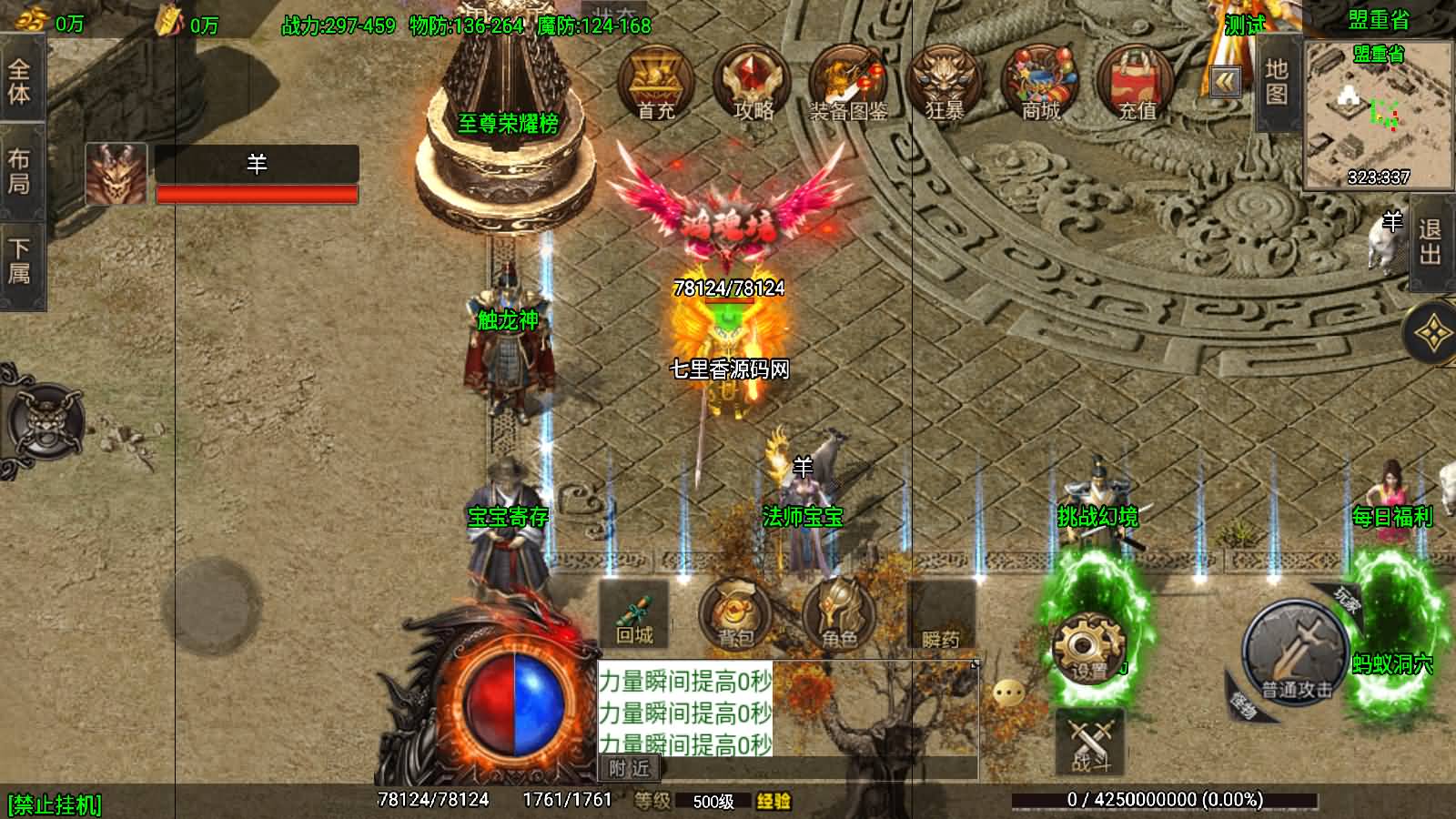Select the 全体 side tab

[19, 81]
